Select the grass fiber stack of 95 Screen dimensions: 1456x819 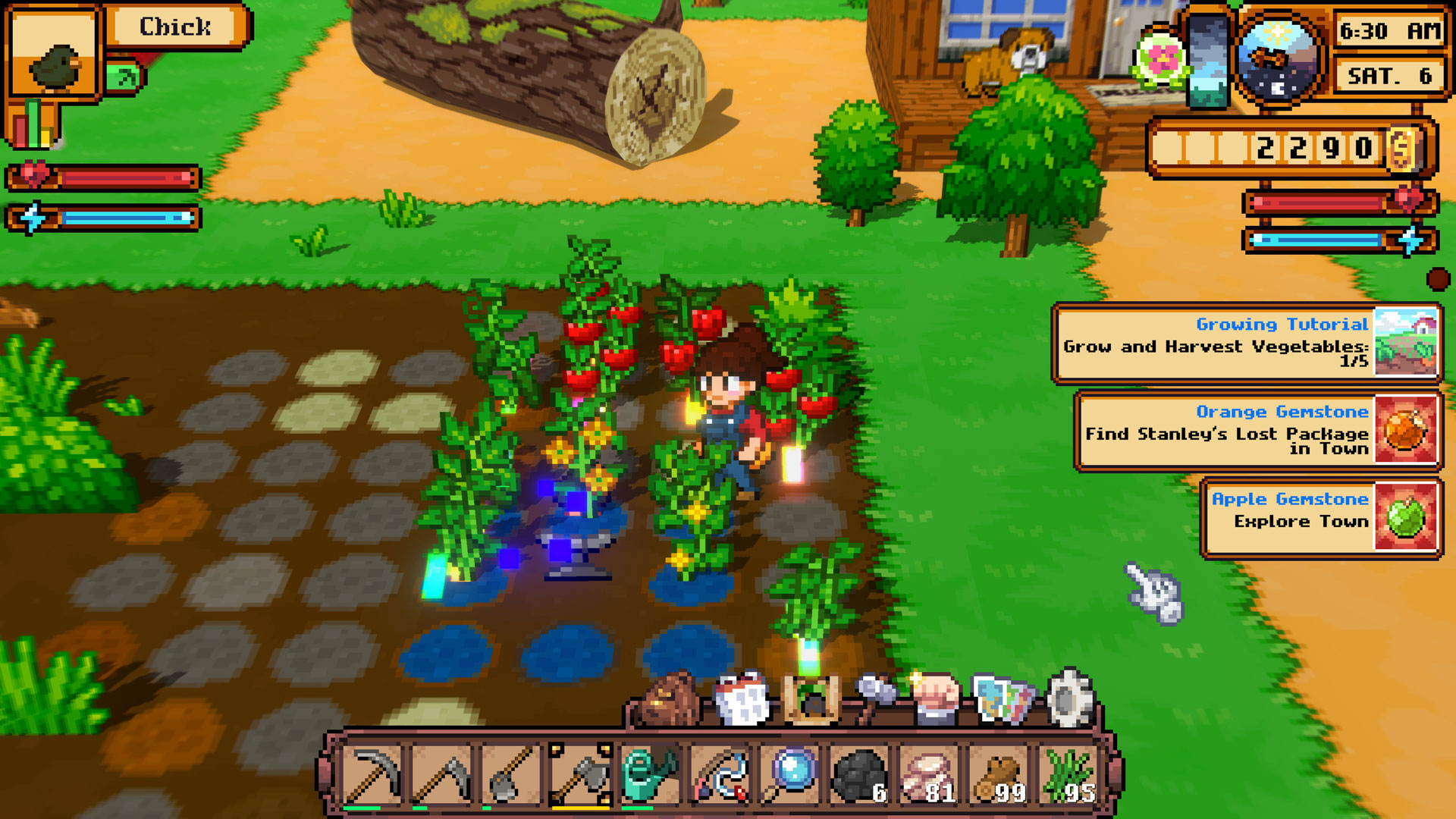[1068, 775]
